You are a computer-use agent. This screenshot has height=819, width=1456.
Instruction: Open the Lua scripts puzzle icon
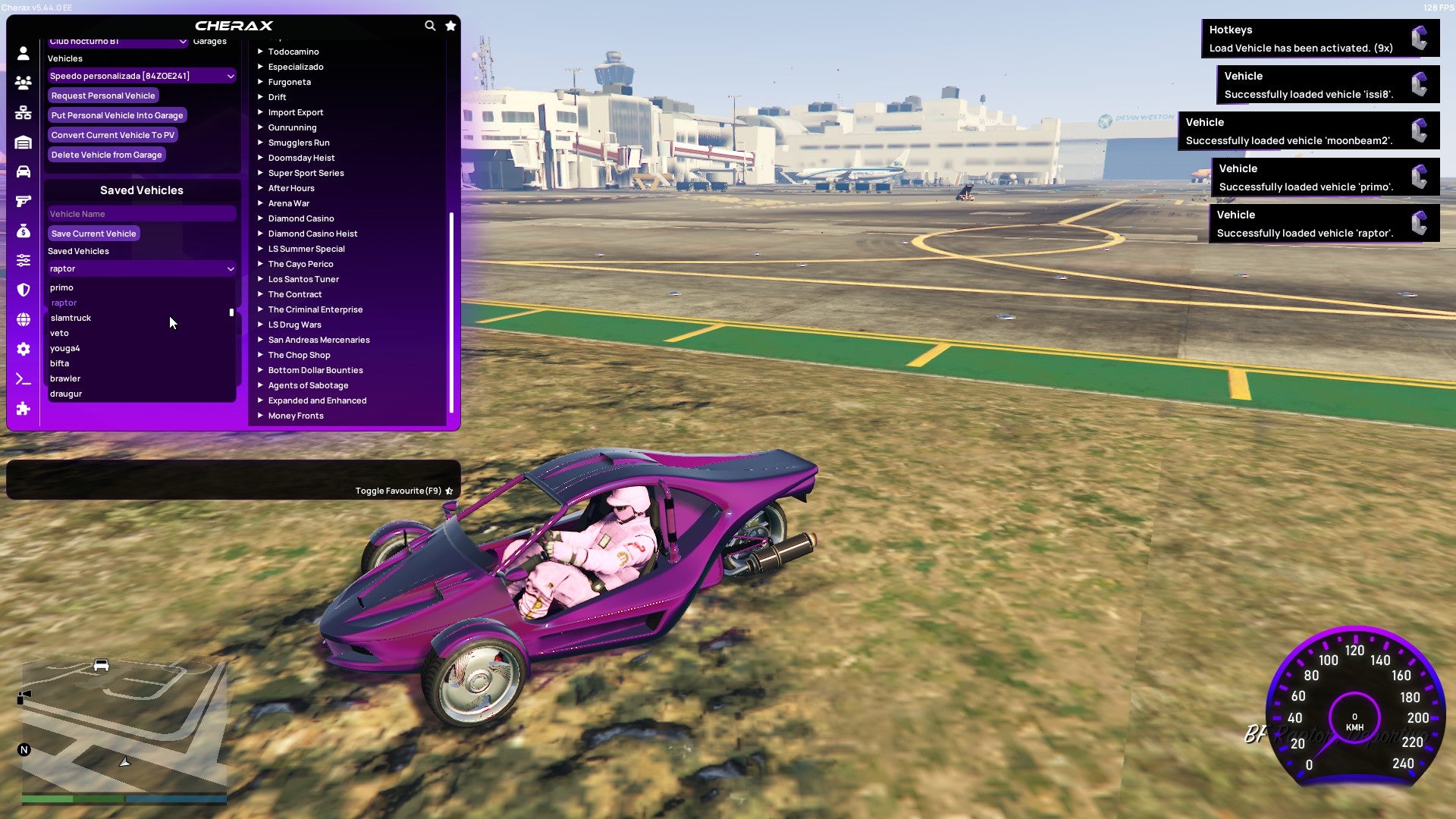pyautogui.click(x=23, y=409)
